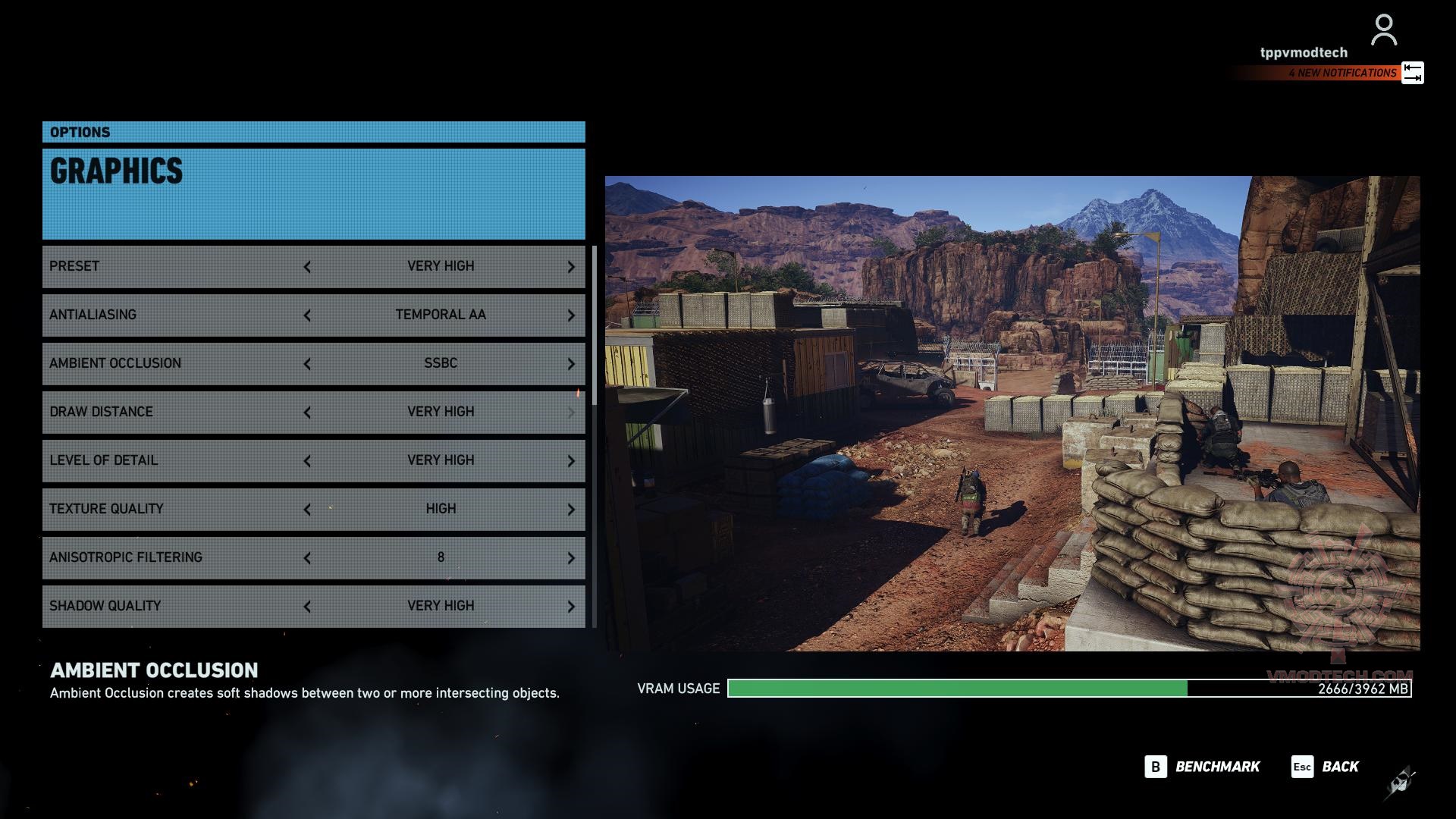Change Antialiasing with its right arrow
The height and width of the screenshot is (819, 1456).
(x=571, y=315)
